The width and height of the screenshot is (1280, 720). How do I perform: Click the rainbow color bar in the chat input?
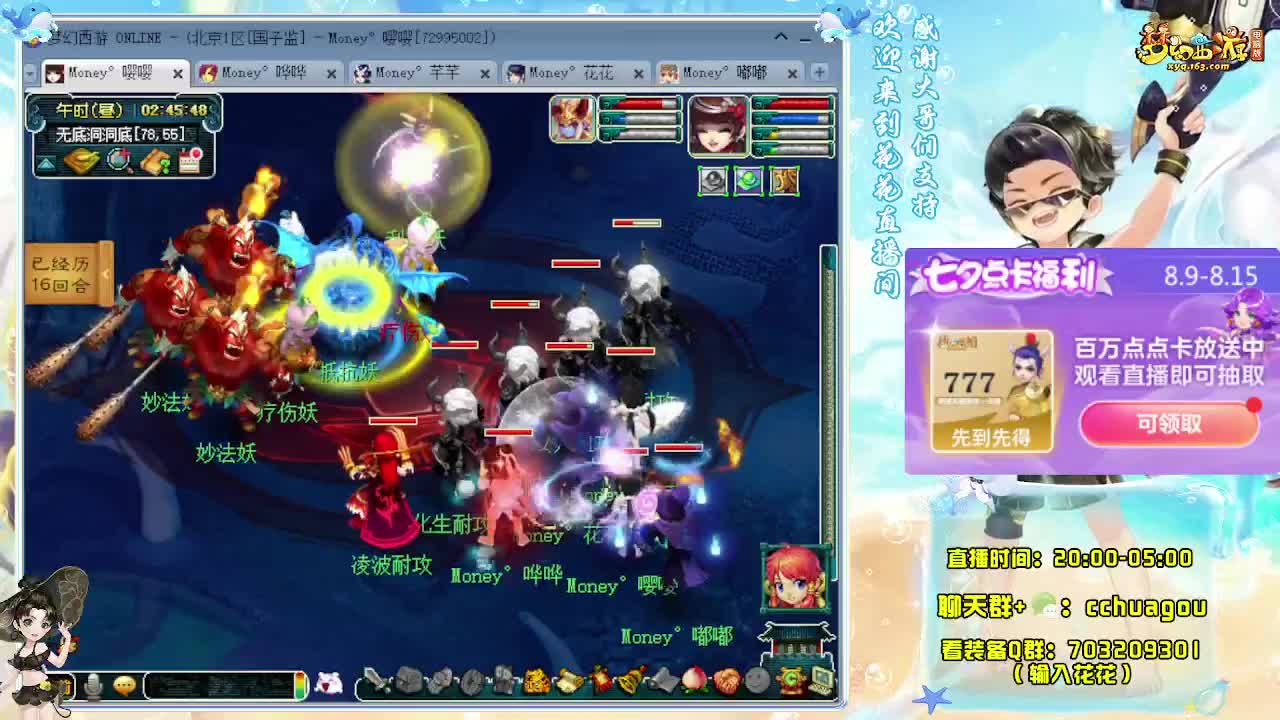300,685
